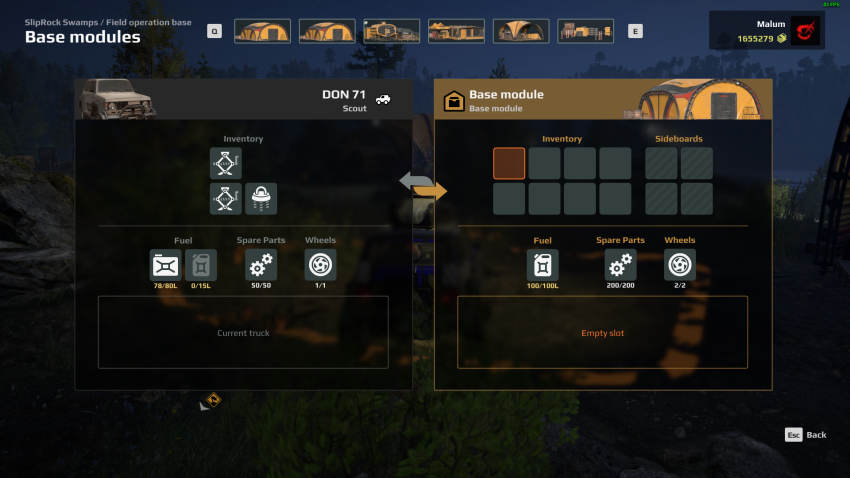850x478 pixels.
Task: Select the Current truck box
Action: (243, 332)
